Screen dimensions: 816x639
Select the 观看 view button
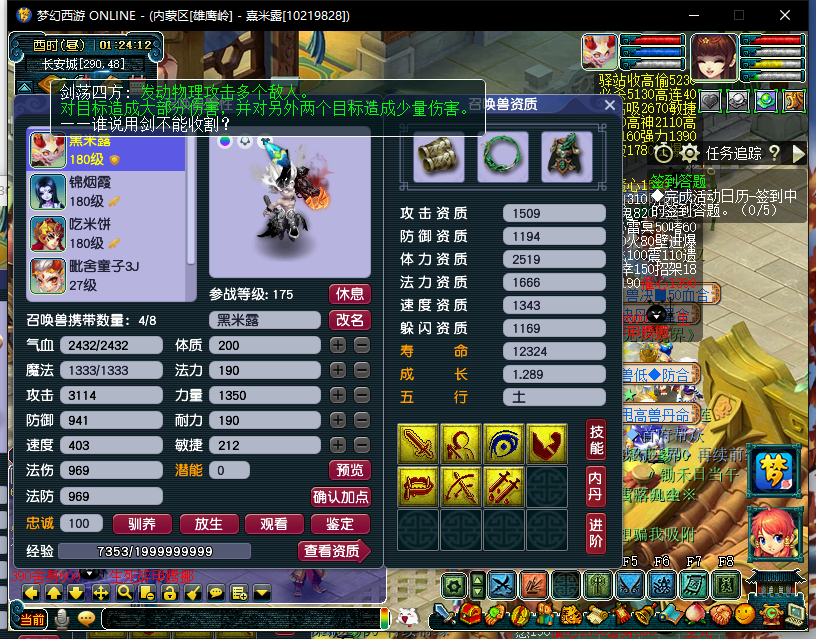pyautogui.click(x=273, y=523)
